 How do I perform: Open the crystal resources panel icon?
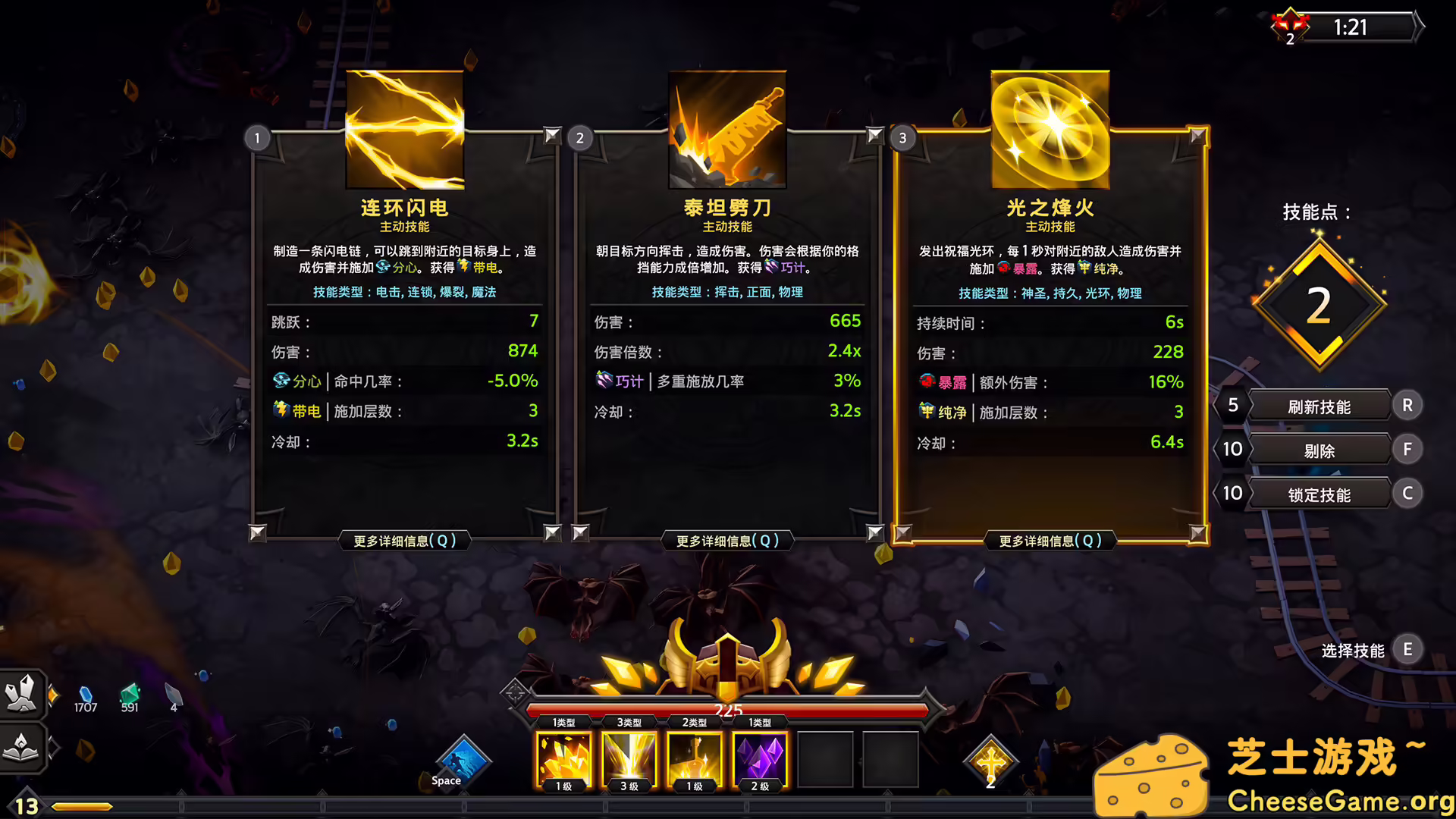point(23,694)
